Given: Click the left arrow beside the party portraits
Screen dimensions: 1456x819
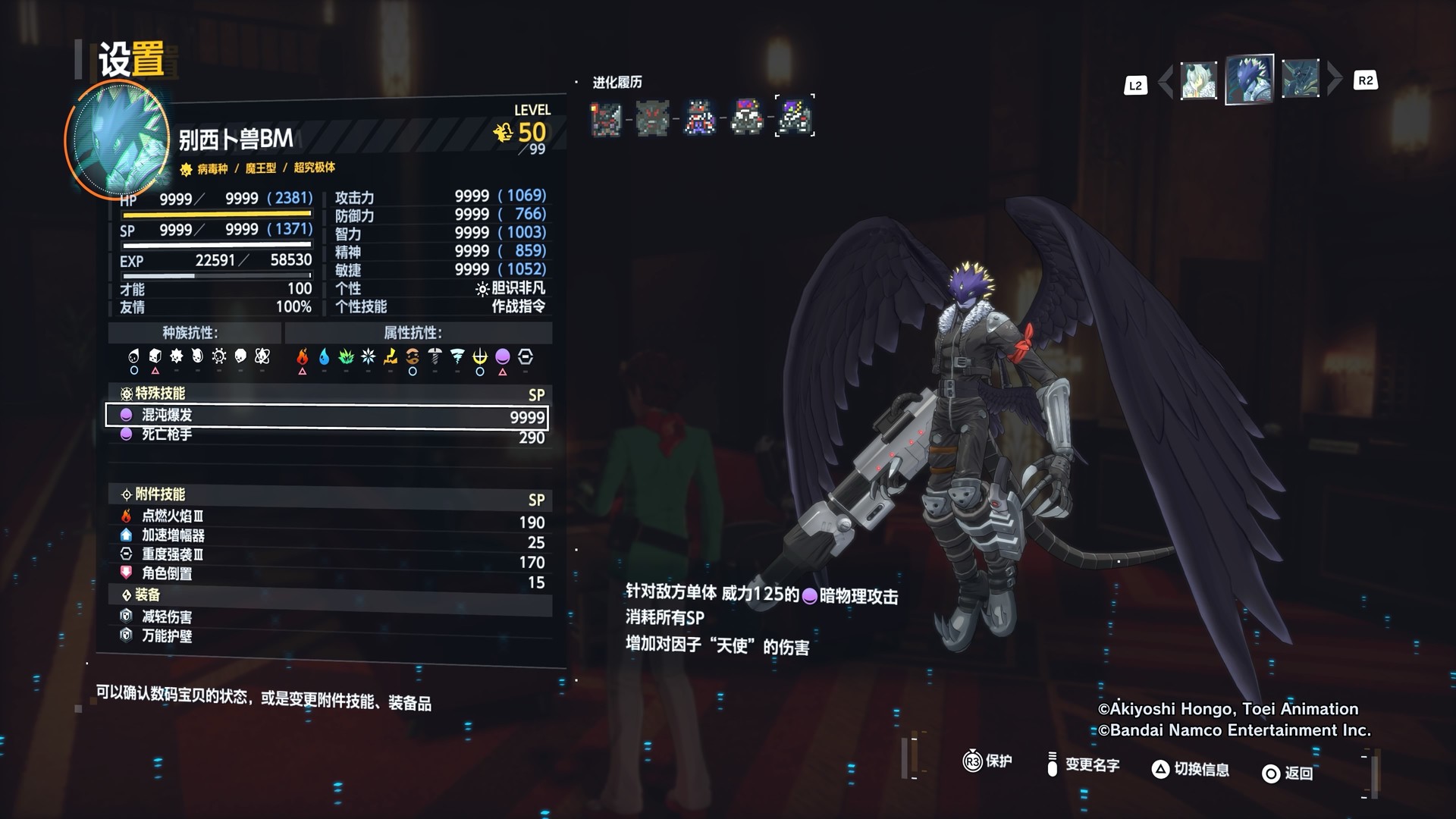Looking at the screenshot, I should (1166, 80).
